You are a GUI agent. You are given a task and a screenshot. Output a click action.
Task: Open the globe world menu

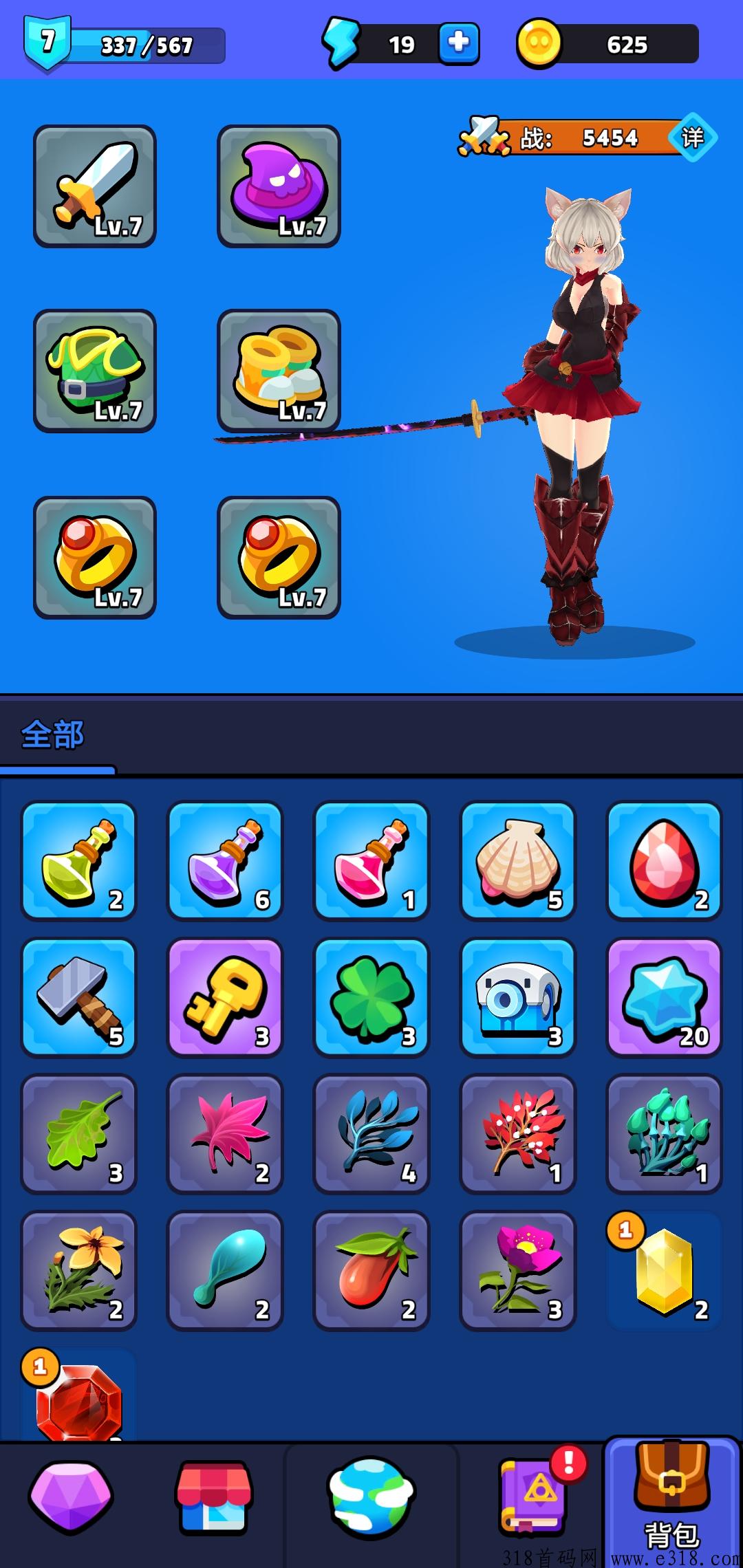[x=371, y=1498]
